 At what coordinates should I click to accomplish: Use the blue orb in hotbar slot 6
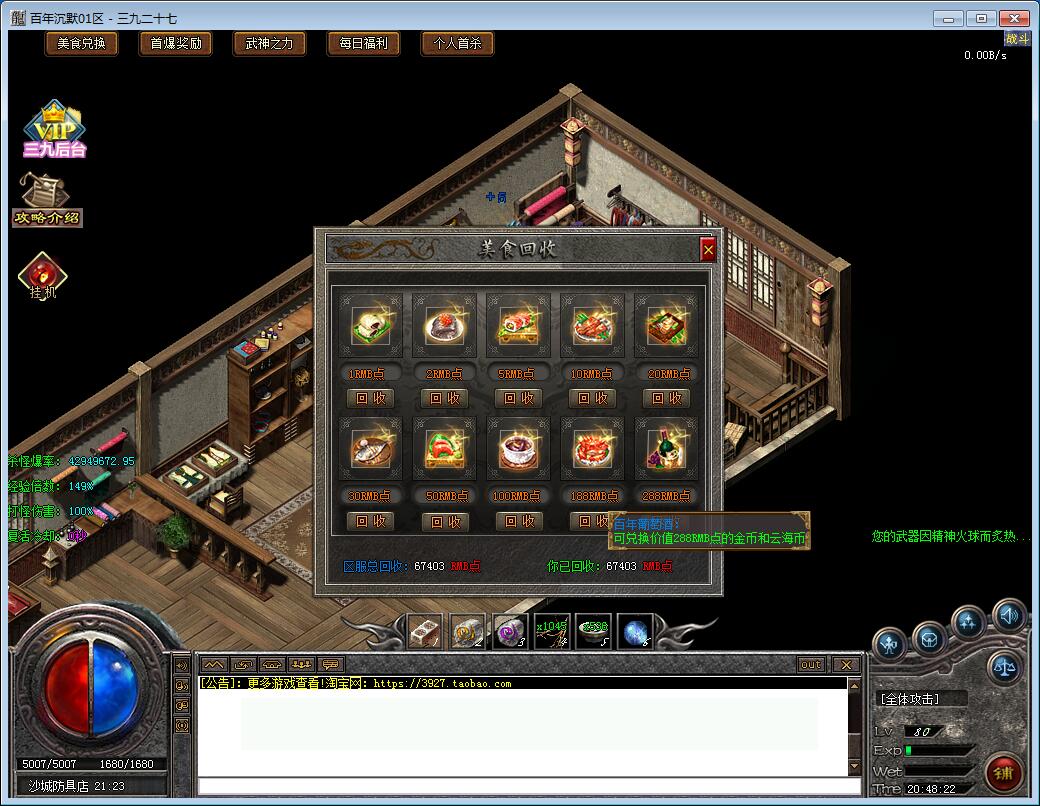click(x=635, y=631)
